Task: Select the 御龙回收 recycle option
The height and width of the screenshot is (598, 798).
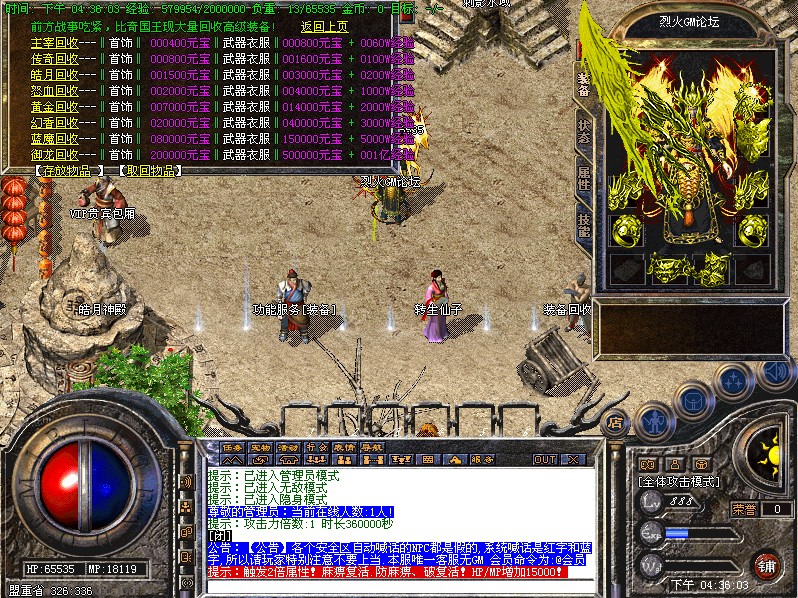Action: [x=55, y=155]
